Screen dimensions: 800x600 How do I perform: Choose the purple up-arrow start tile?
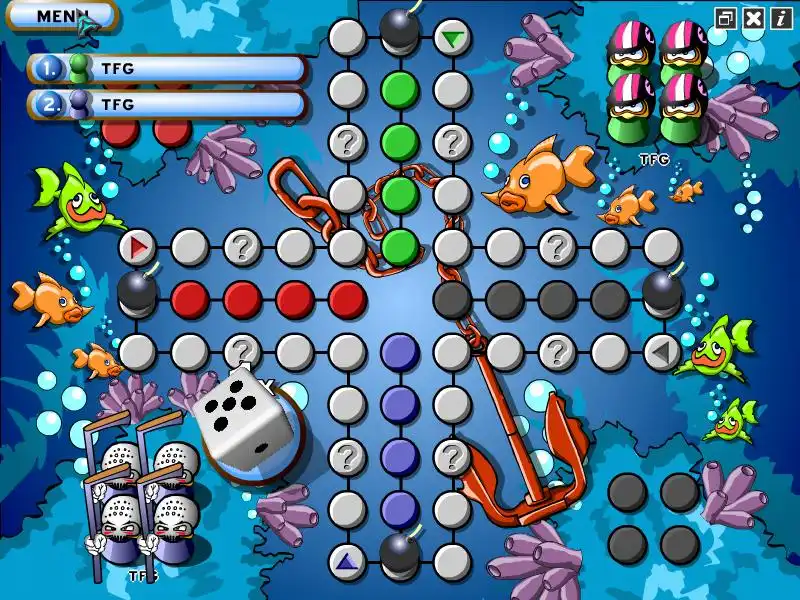tap(347, 561)
